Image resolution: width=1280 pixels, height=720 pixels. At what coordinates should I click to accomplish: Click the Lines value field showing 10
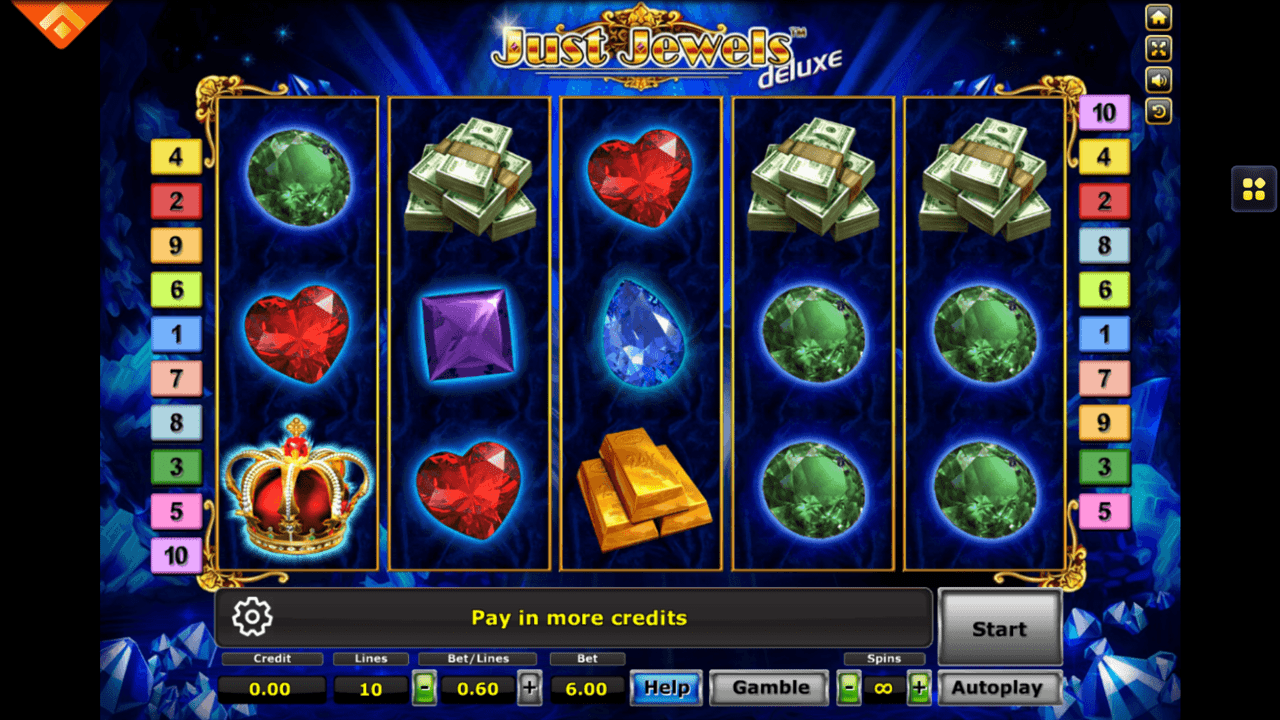371,688
